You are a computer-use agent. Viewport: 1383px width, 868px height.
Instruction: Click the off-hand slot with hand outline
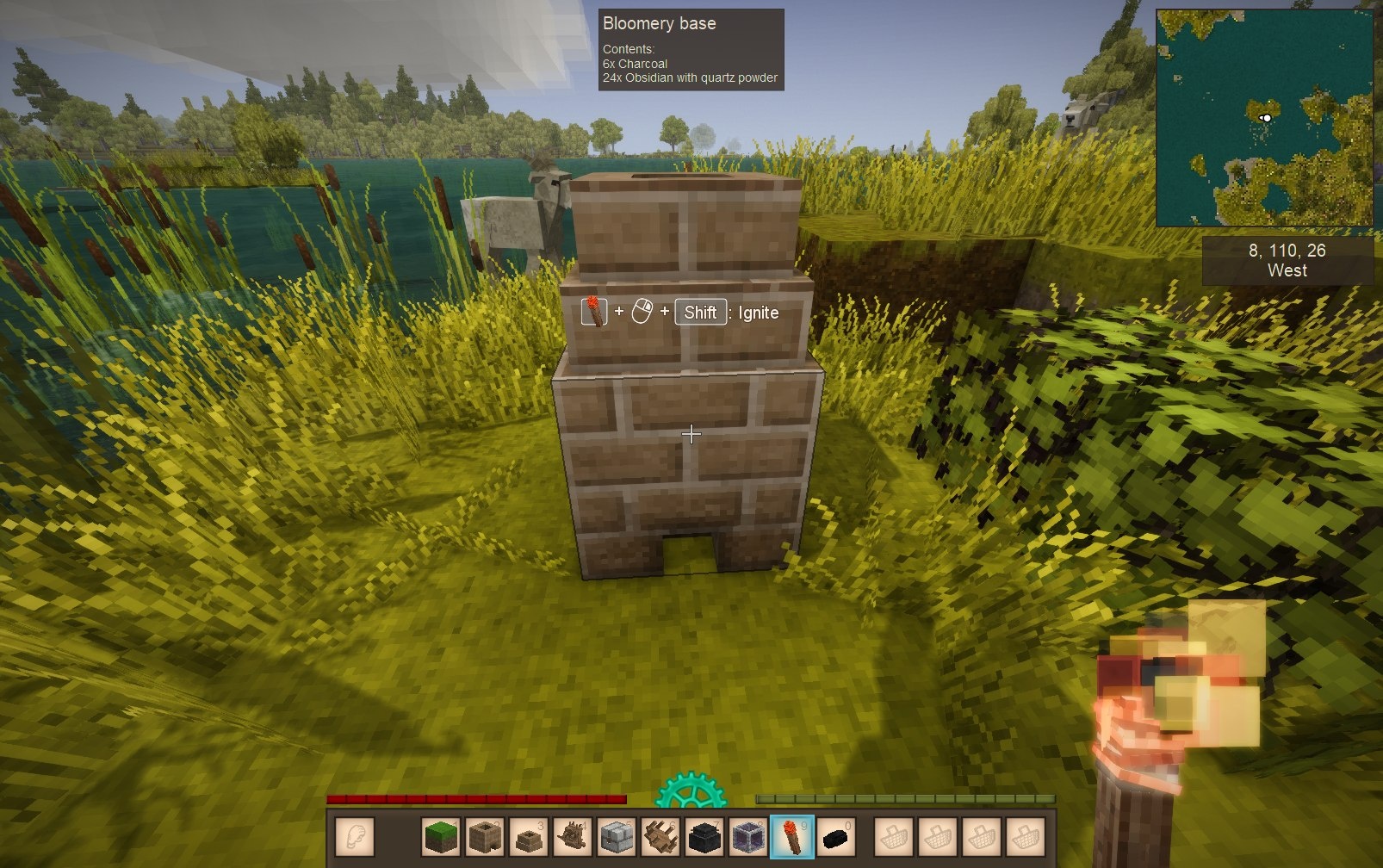coord(355,836)
